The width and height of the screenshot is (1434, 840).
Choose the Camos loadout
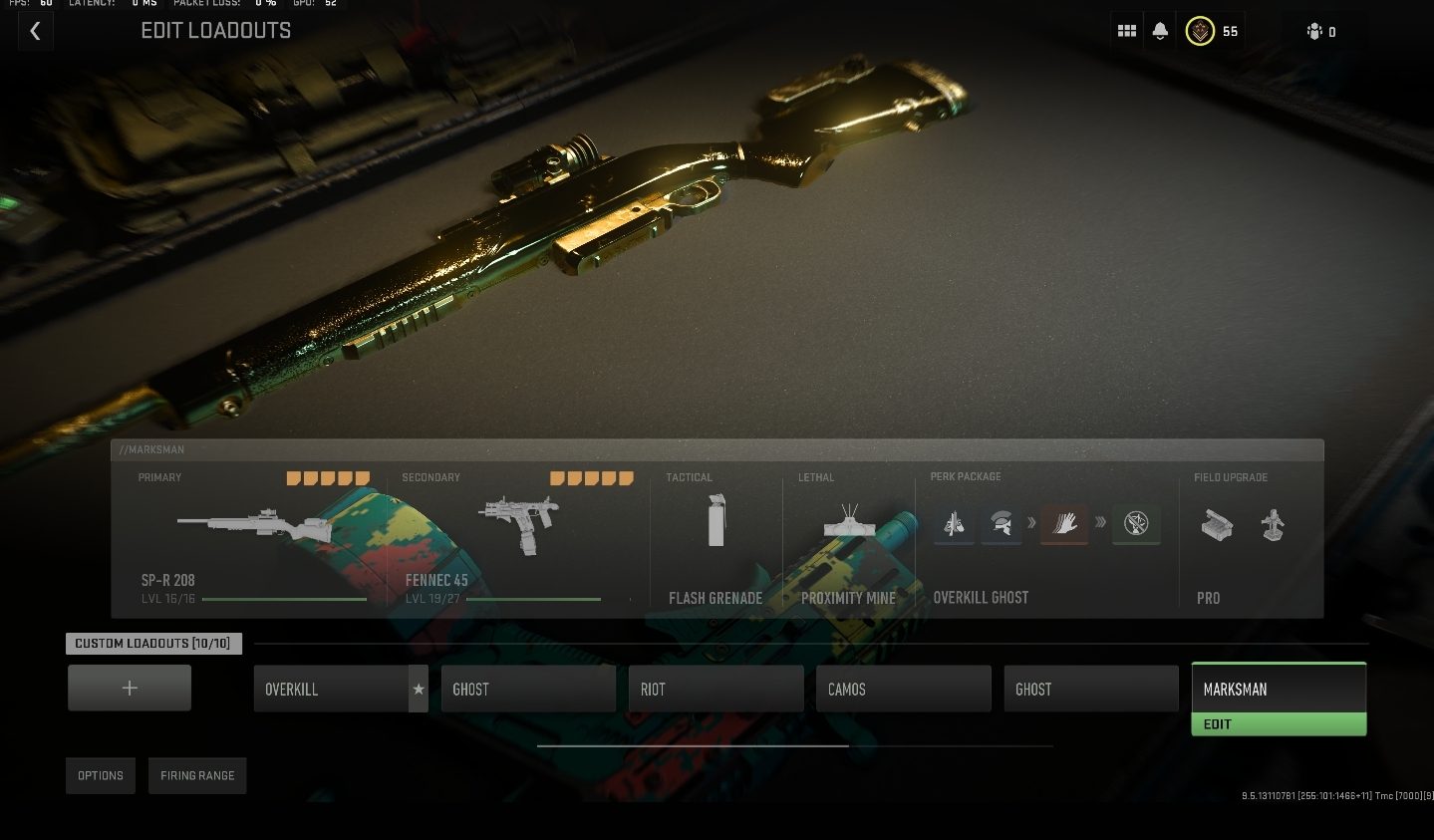click(903, 690)
